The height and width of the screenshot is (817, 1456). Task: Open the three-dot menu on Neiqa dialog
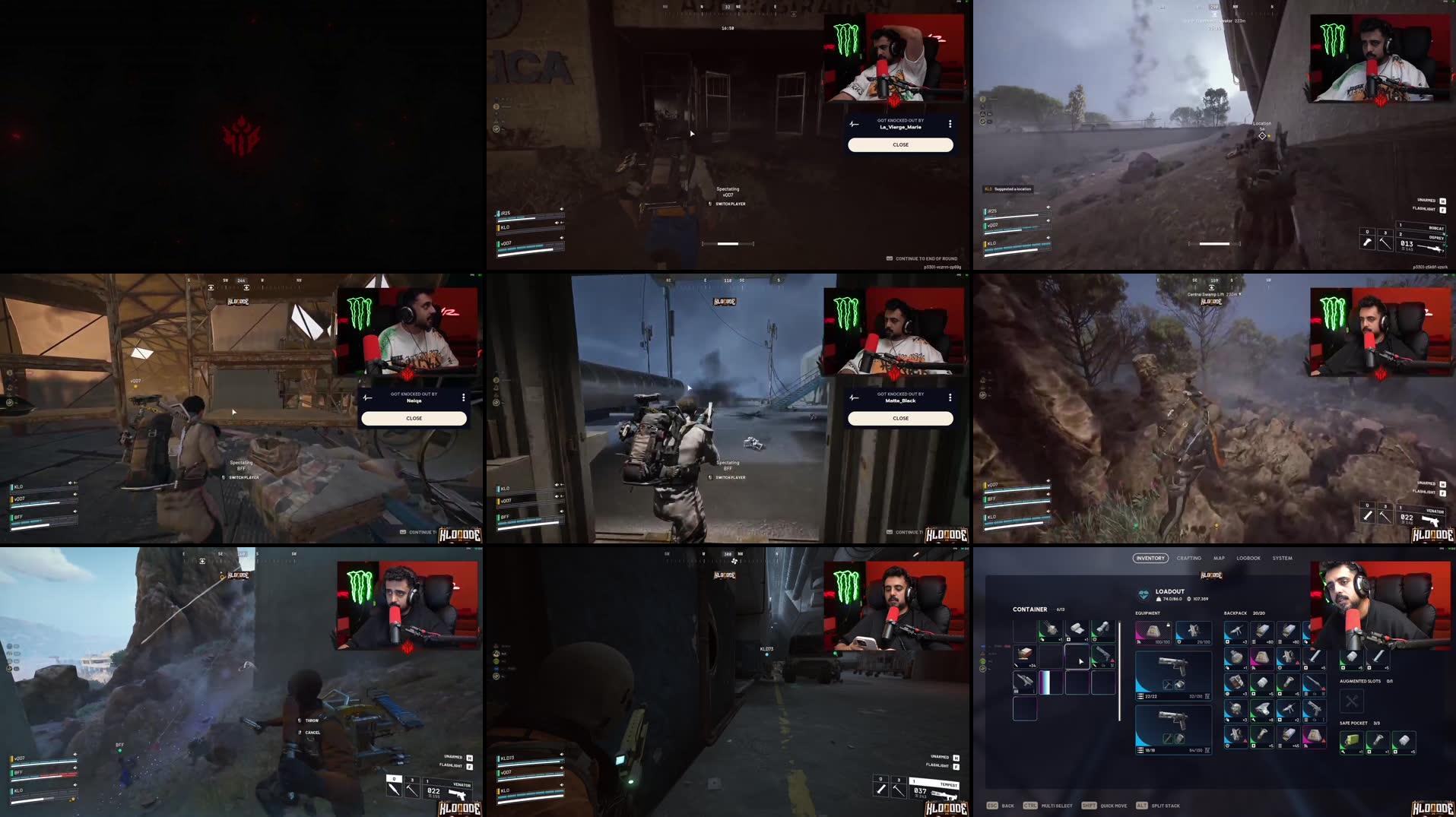462,397
